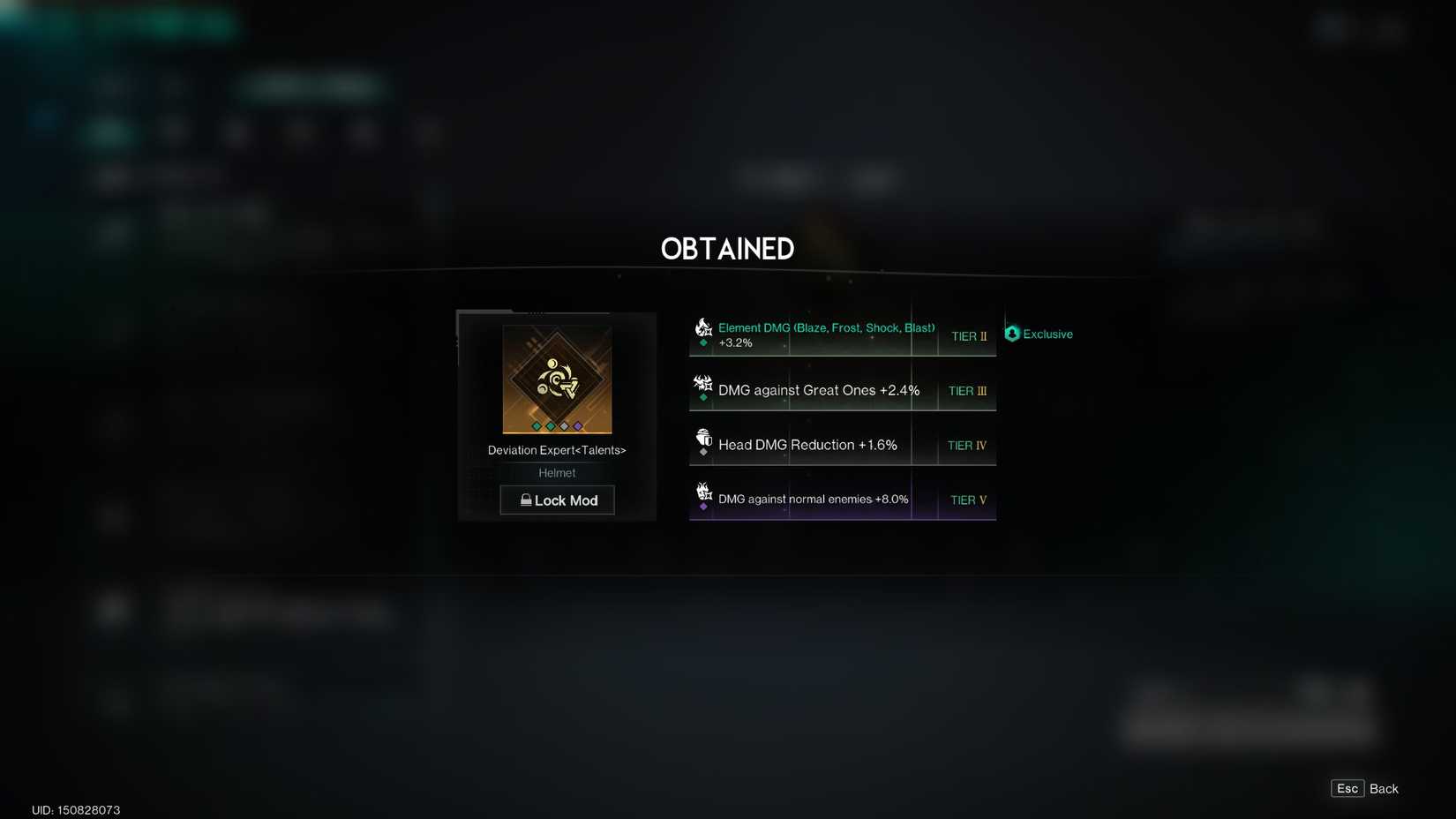Click the Exclusive badge icon
1456x819 pixels.
[1011, 334]
